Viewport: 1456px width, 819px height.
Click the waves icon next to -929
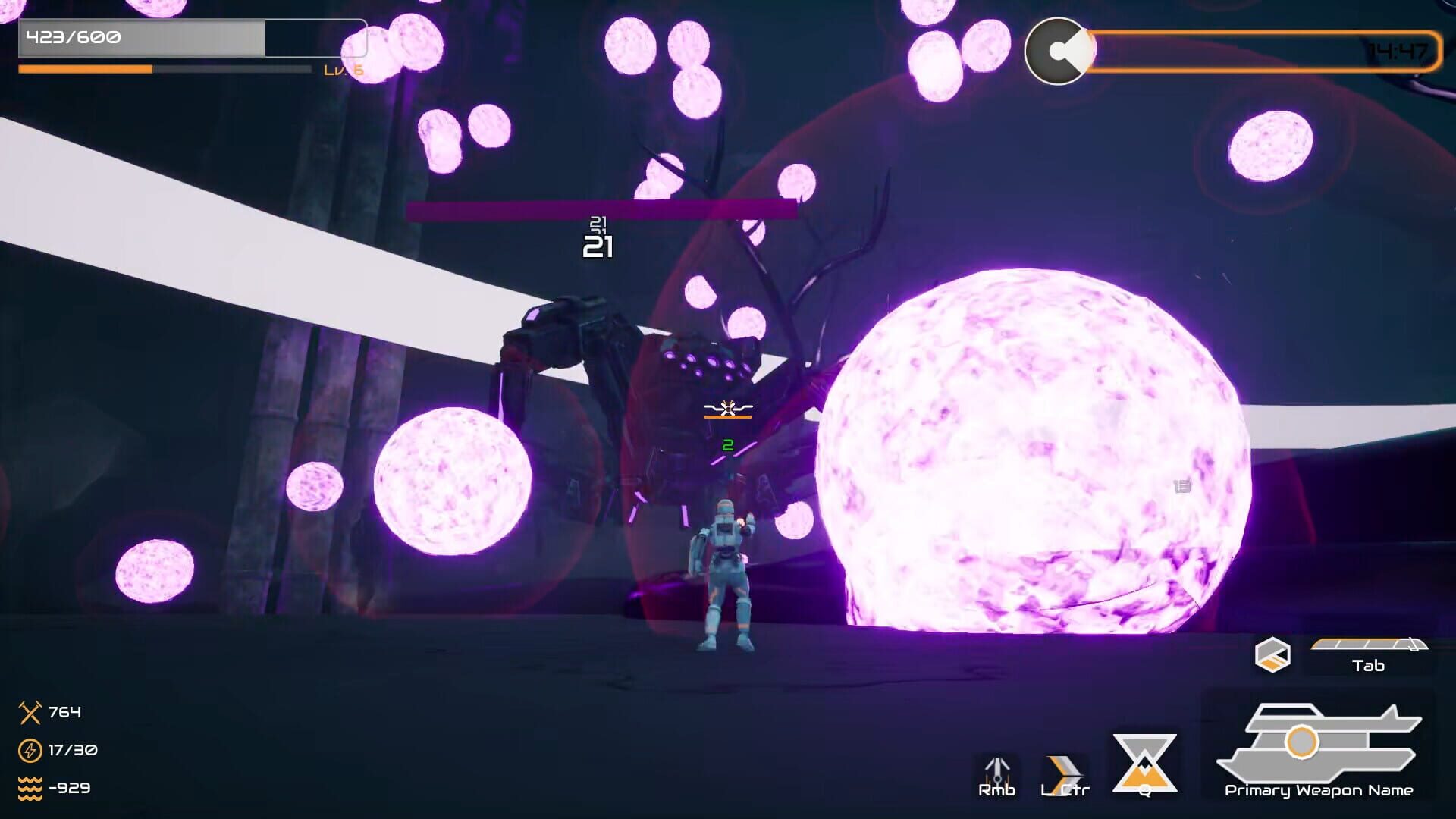pos(30,789)
